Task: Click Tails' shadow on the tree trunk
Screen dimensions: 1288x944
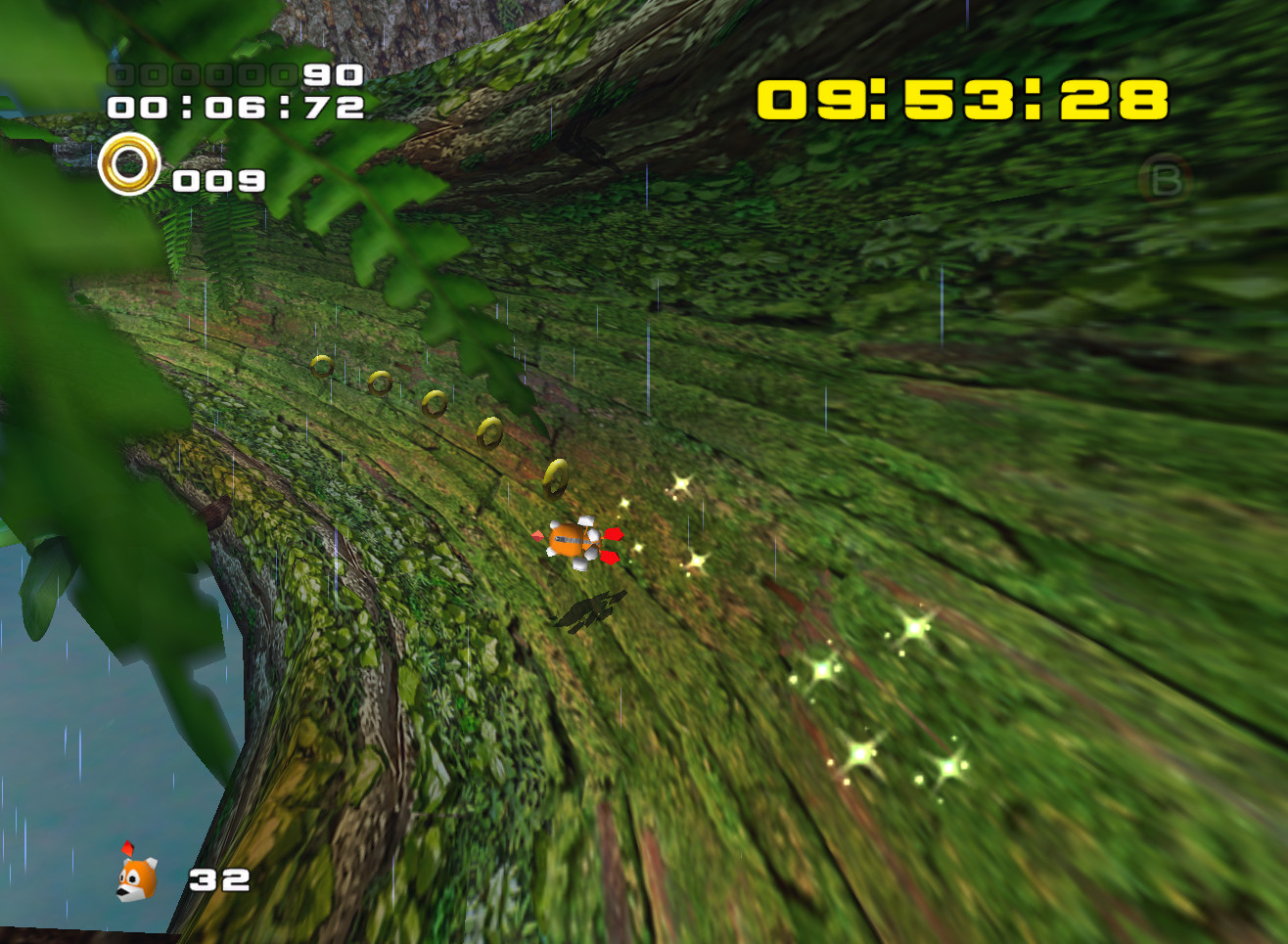Action: (x=588, y=611)
